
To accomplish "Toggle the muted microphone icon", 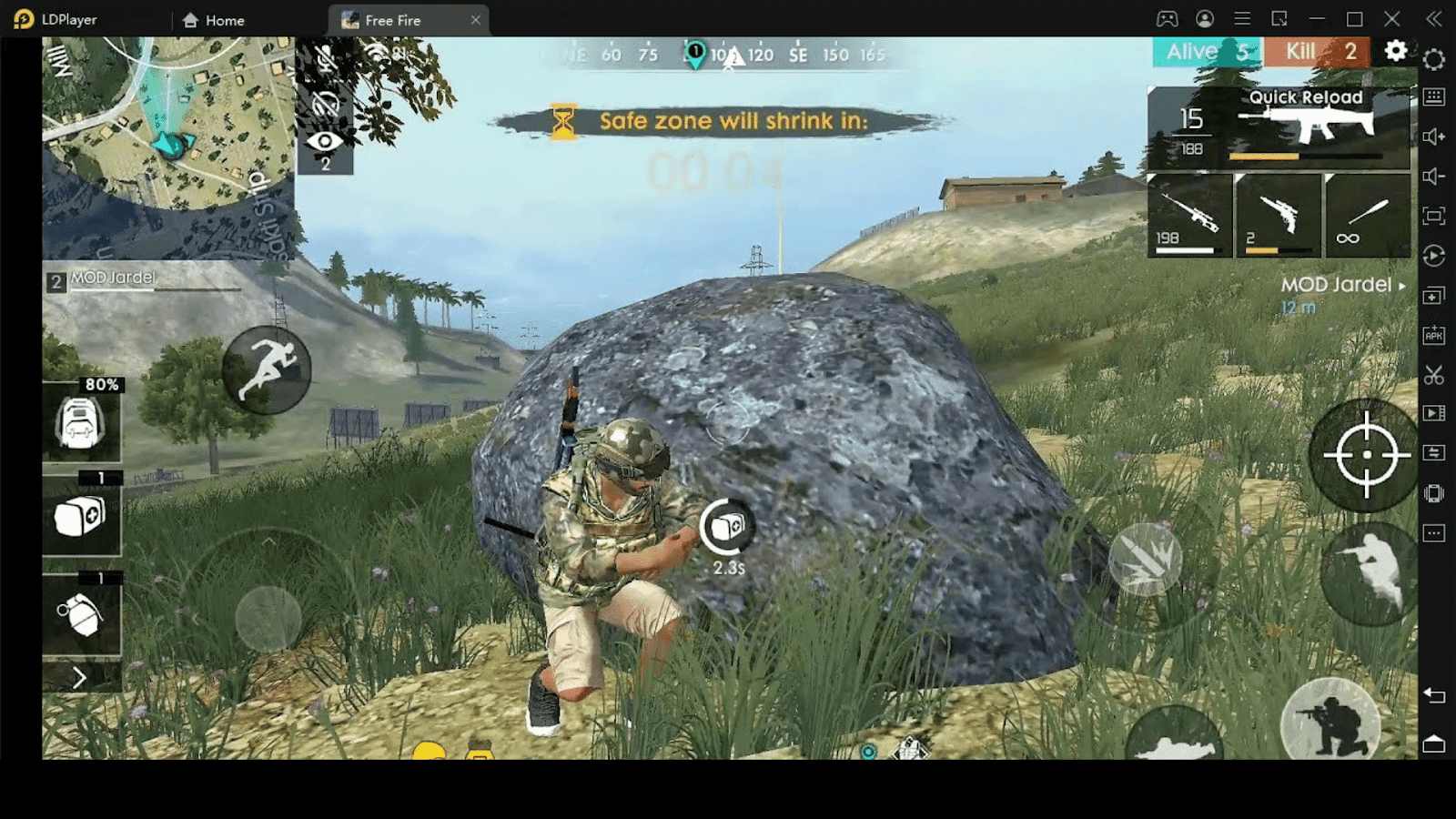I will 325,58.
